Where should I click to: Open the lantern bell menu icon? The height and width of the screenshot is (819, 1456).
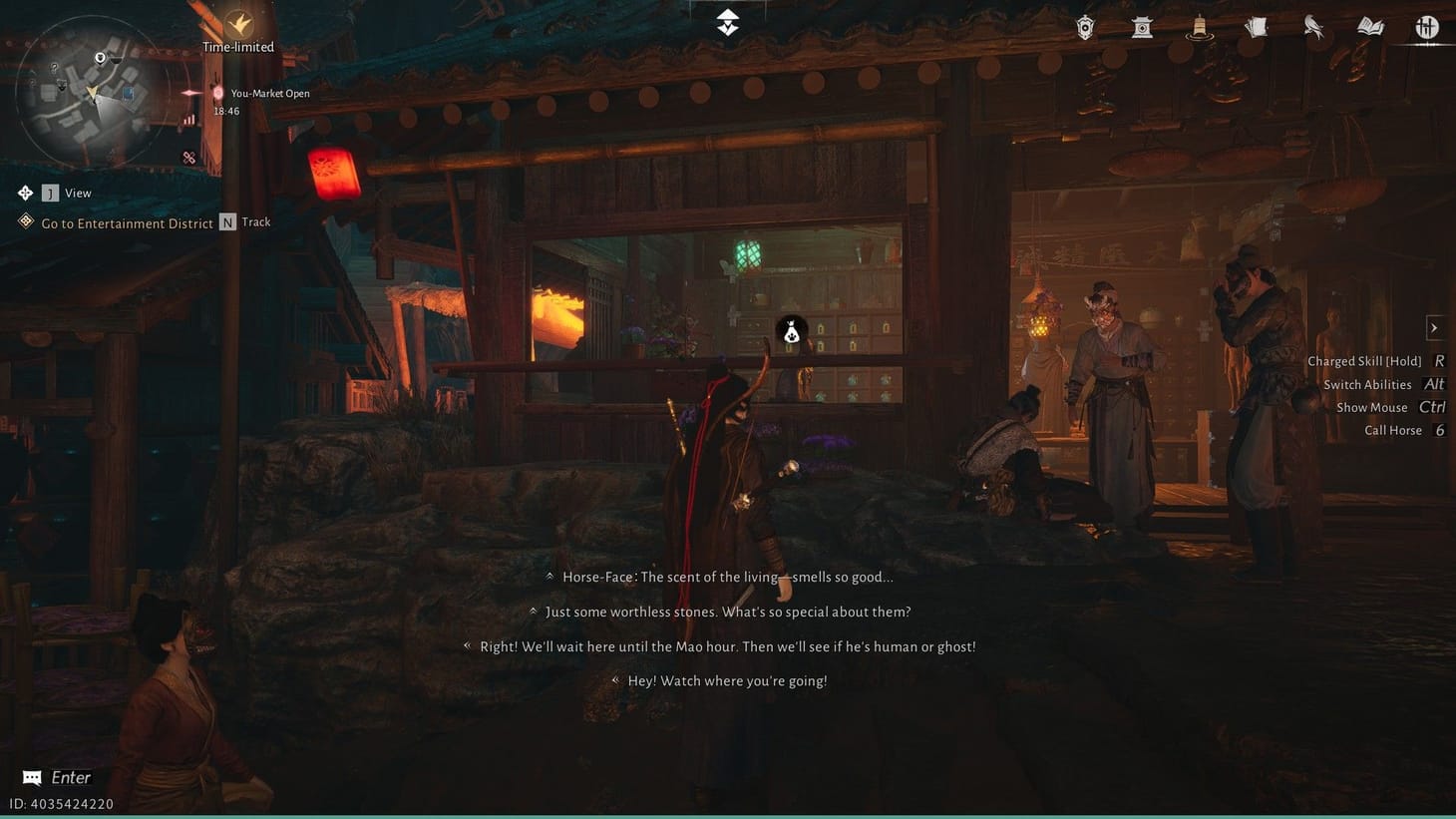click(1199, 28)
